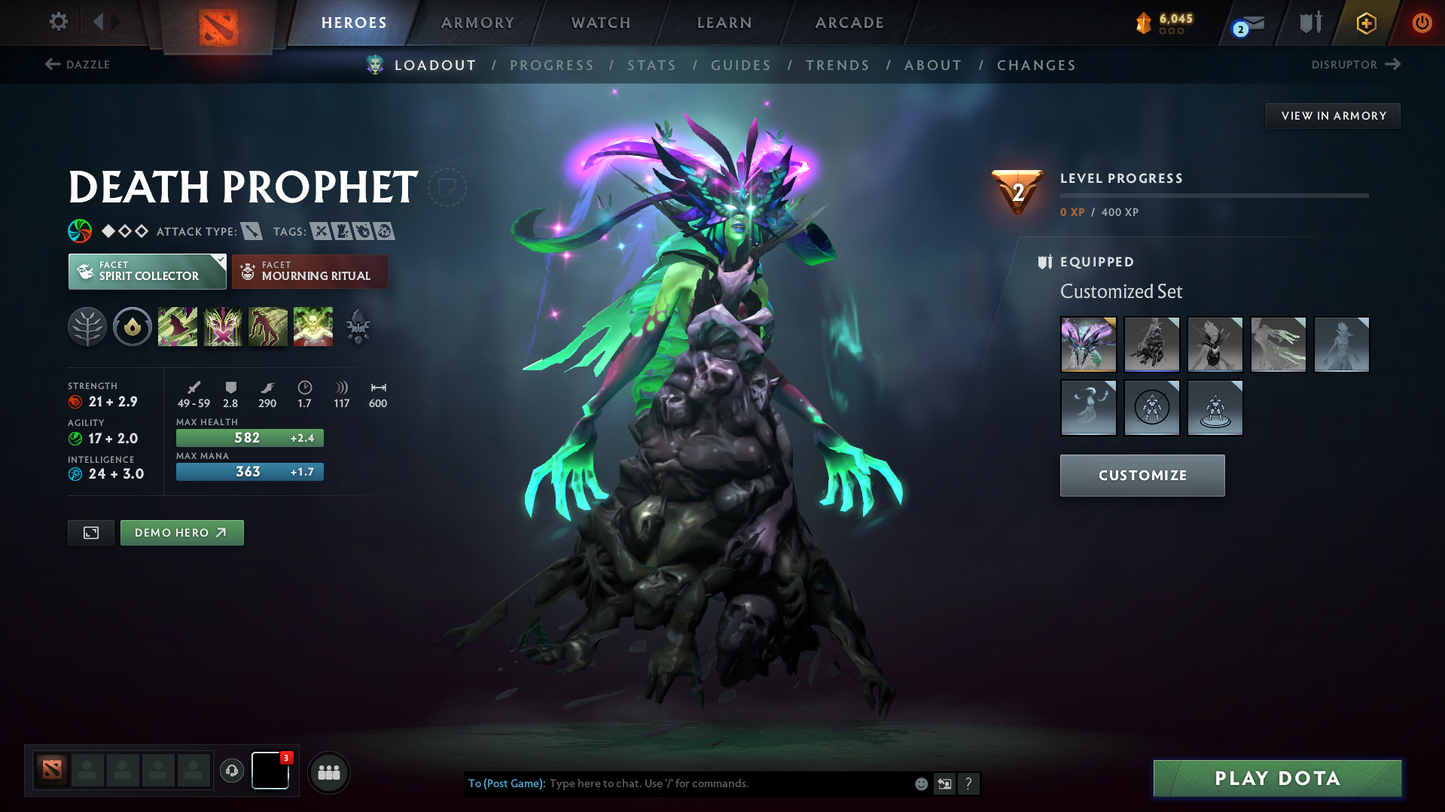Focus the chat input field
The height and width of the screenshot is (812, 1445).
point(725,784)
